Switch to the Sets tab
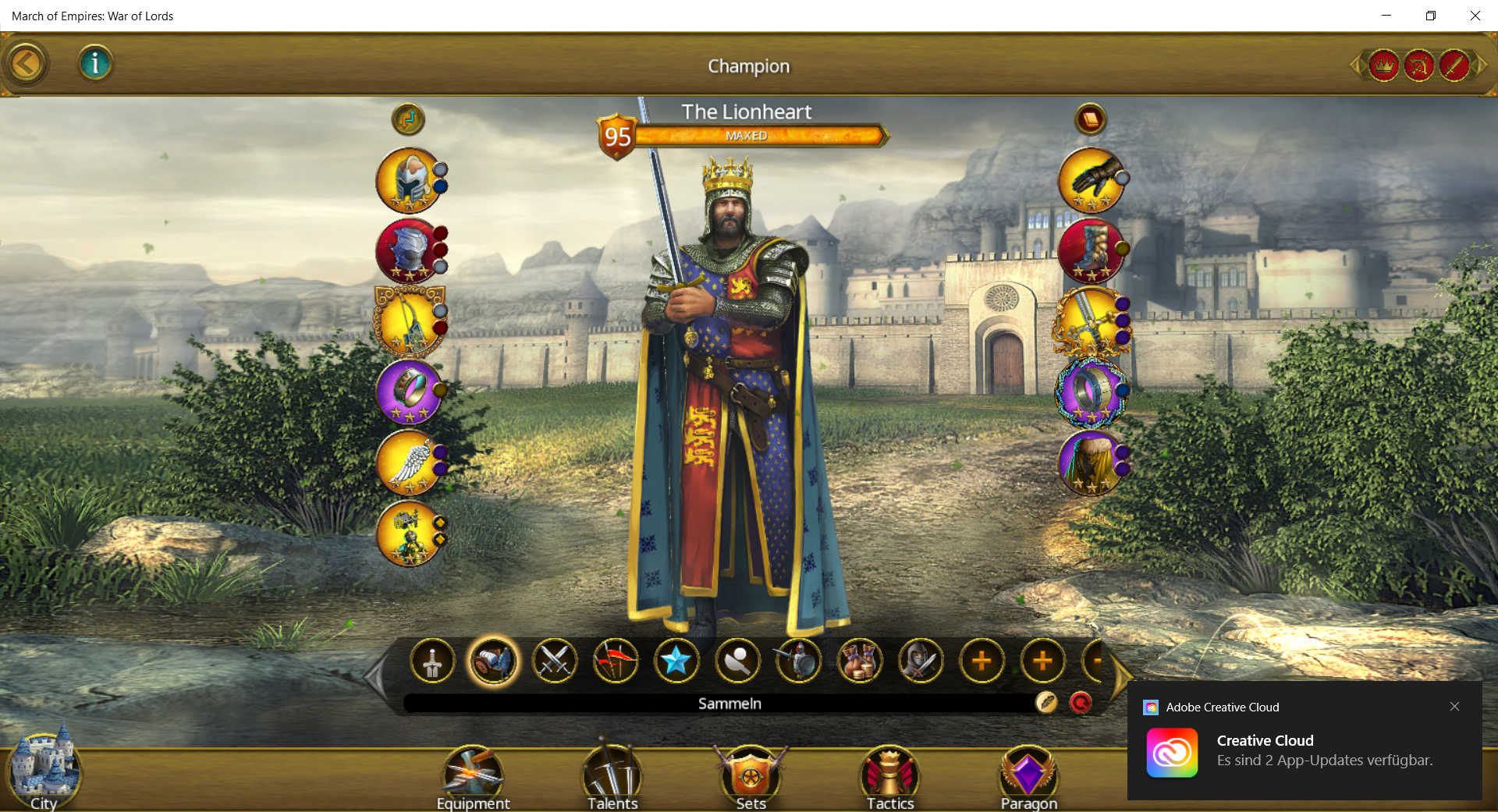Screen dimensions: 1498x812 [751, 778]
